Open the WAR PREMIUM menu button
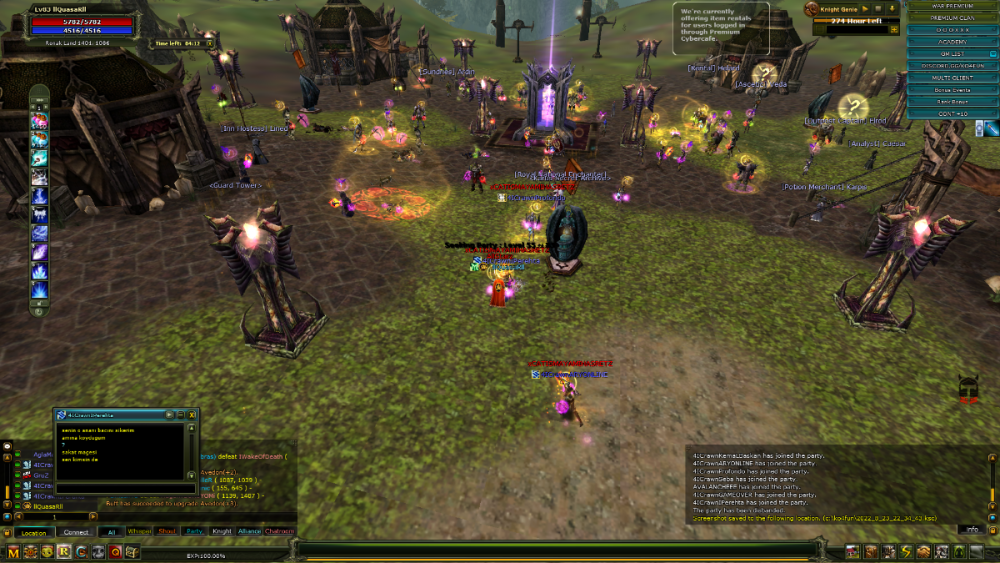Image resolution: width=1000 pixels, height=563 pixels. (951, 6)
